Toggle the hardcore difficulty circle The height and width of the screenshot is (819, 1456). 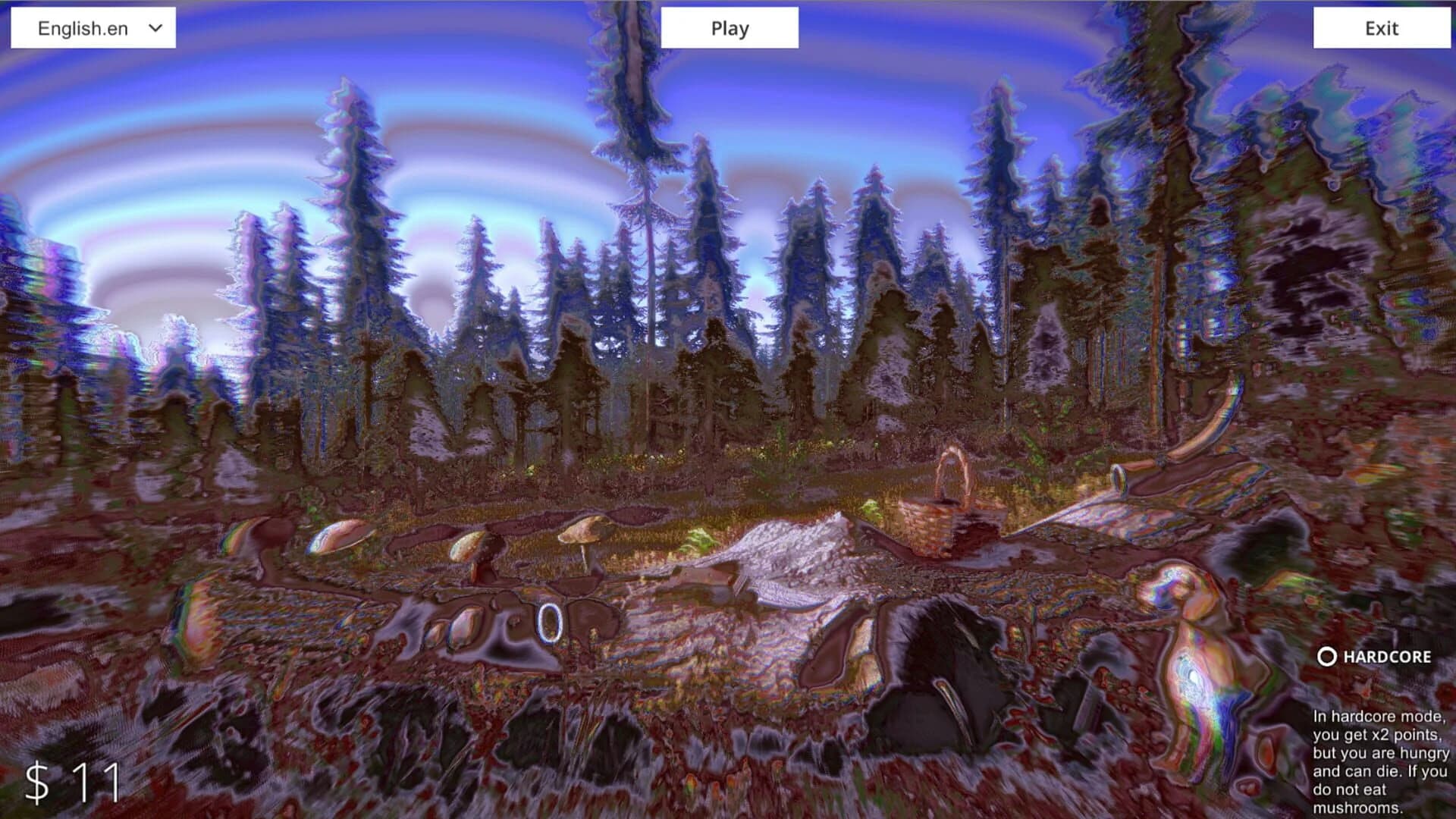tap(1326, 657)
